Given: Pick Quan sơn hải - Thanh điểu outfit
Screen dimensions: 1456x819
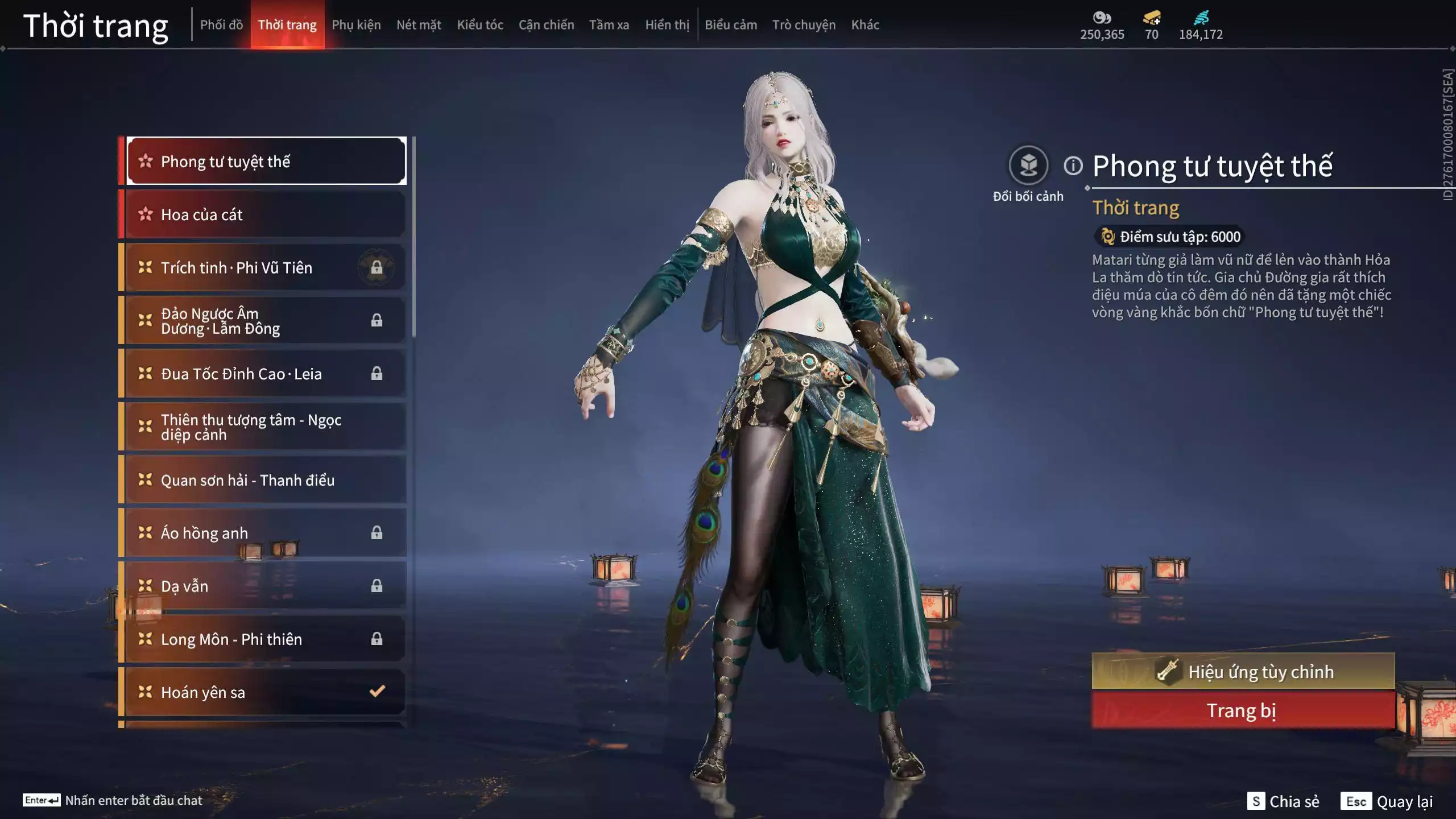Looking at the screenshot, I should tap(265, 480).
